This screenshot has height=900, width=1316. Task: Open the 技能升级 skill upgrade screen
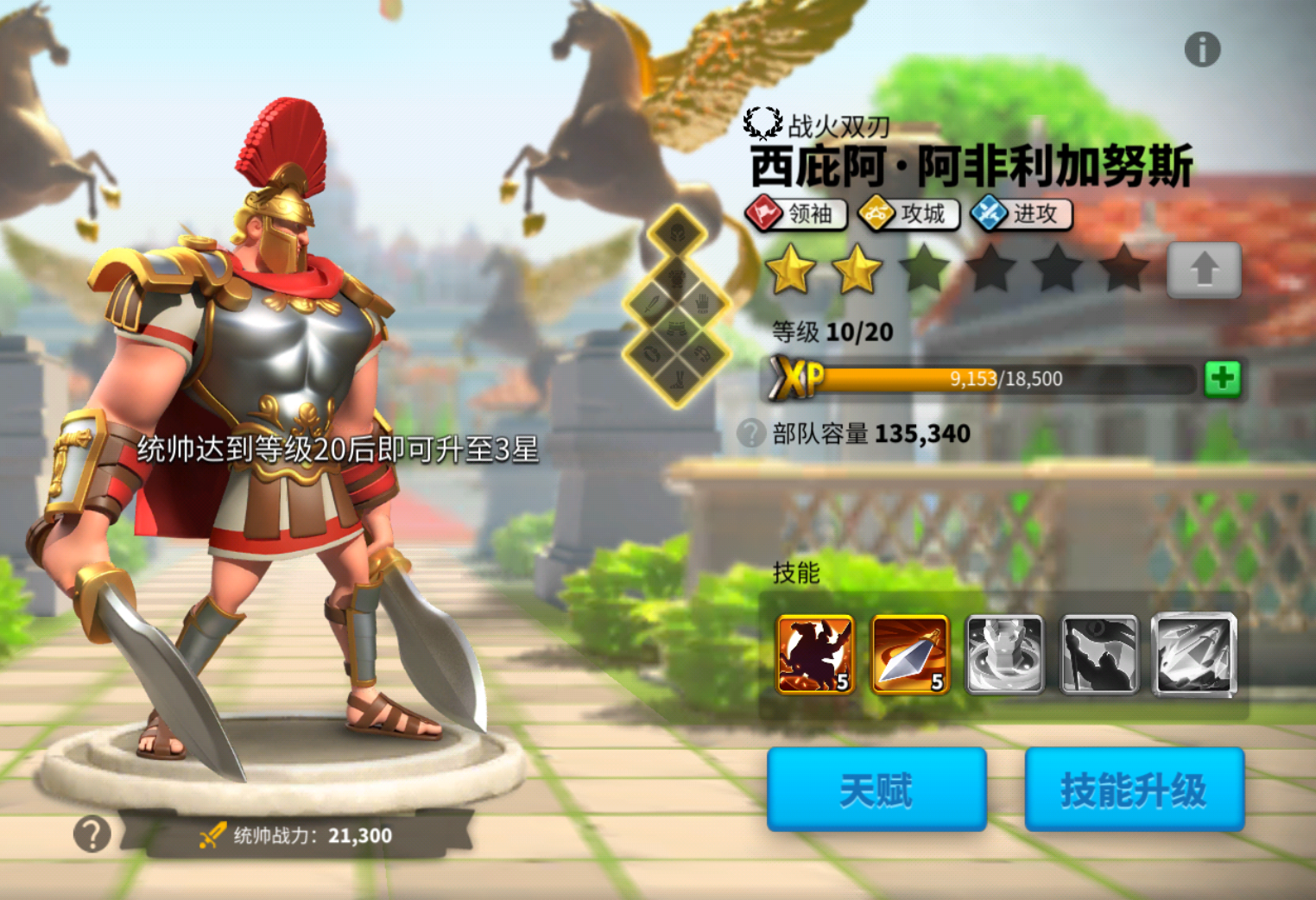coord(1134,789)
